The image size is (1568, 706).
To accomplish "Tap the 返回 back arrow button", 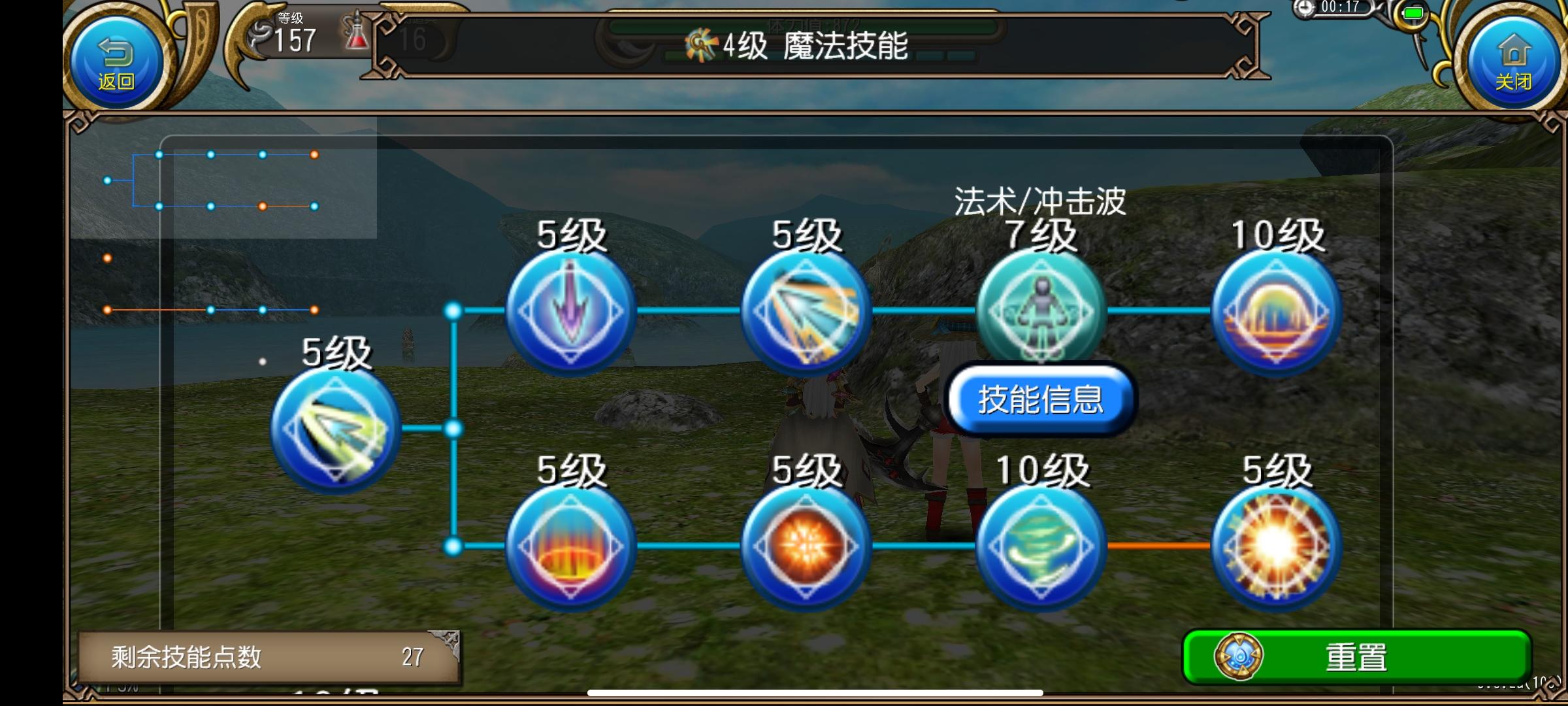I will 115,59.
